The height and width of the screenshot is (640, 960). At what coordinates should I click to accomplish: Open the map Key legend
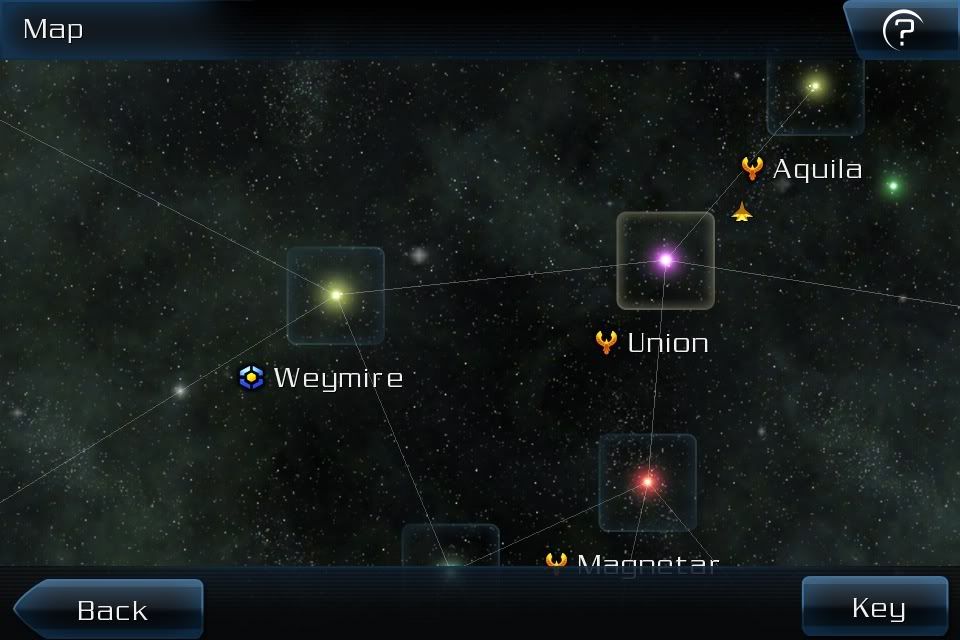coord(876,607)
